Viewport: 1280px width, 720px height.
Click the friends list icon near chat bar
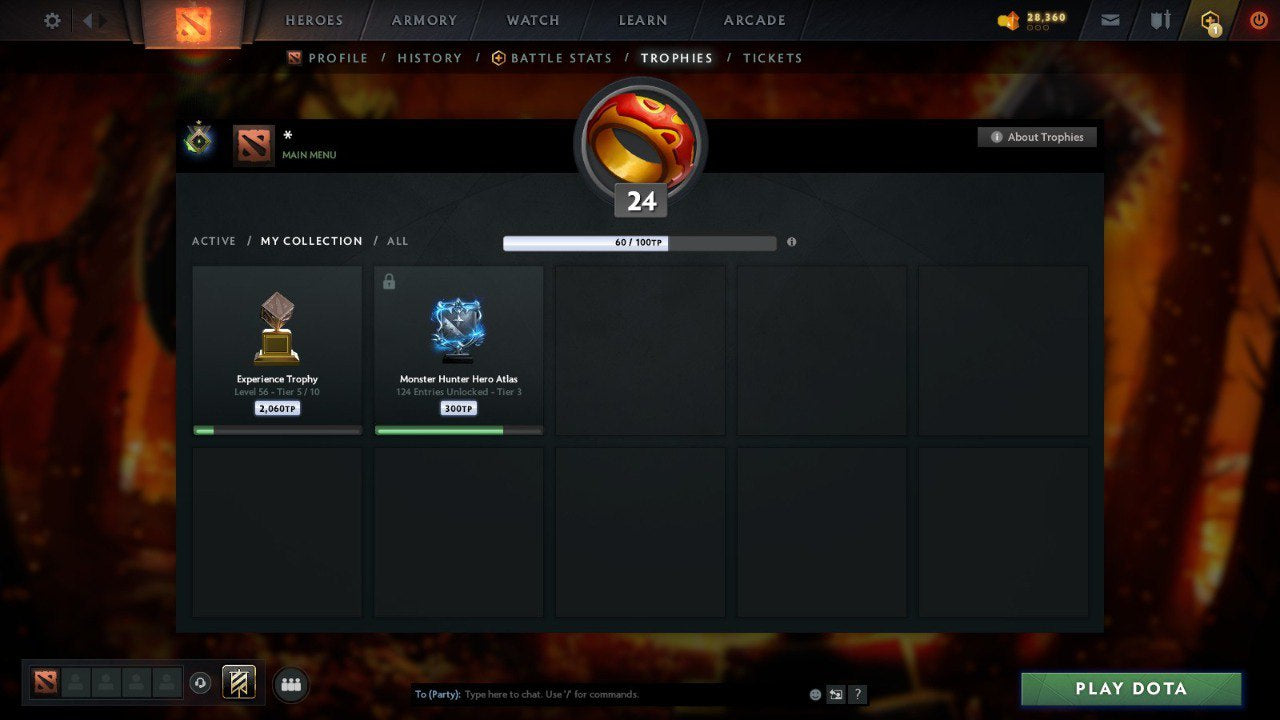290,684
